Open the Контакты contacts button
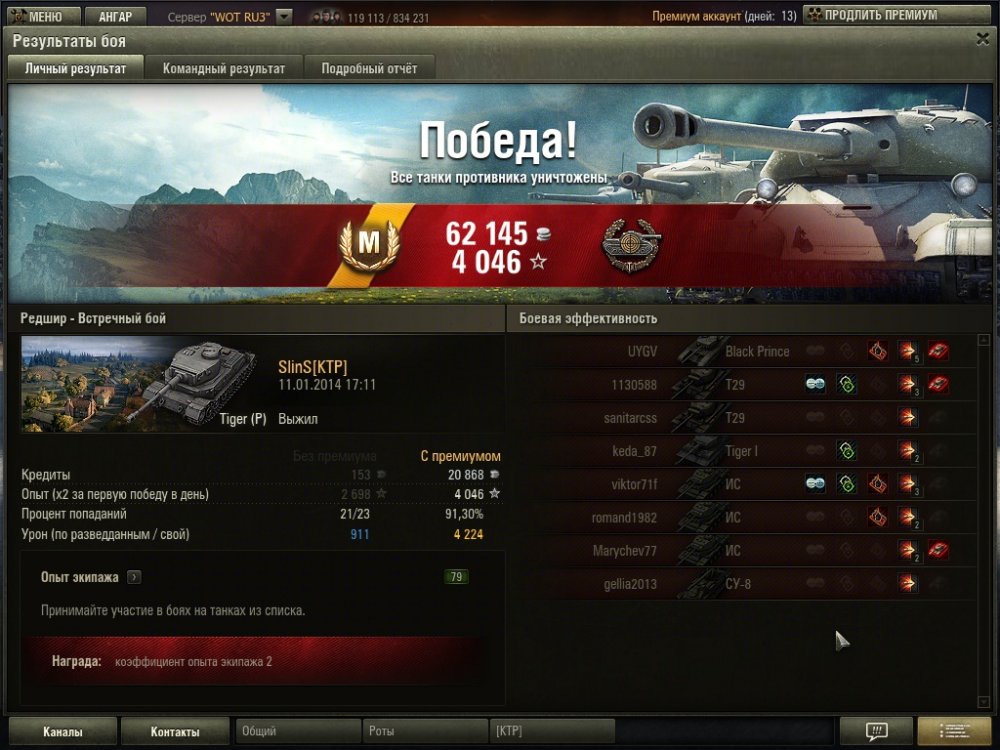 (x=175, y=732)
